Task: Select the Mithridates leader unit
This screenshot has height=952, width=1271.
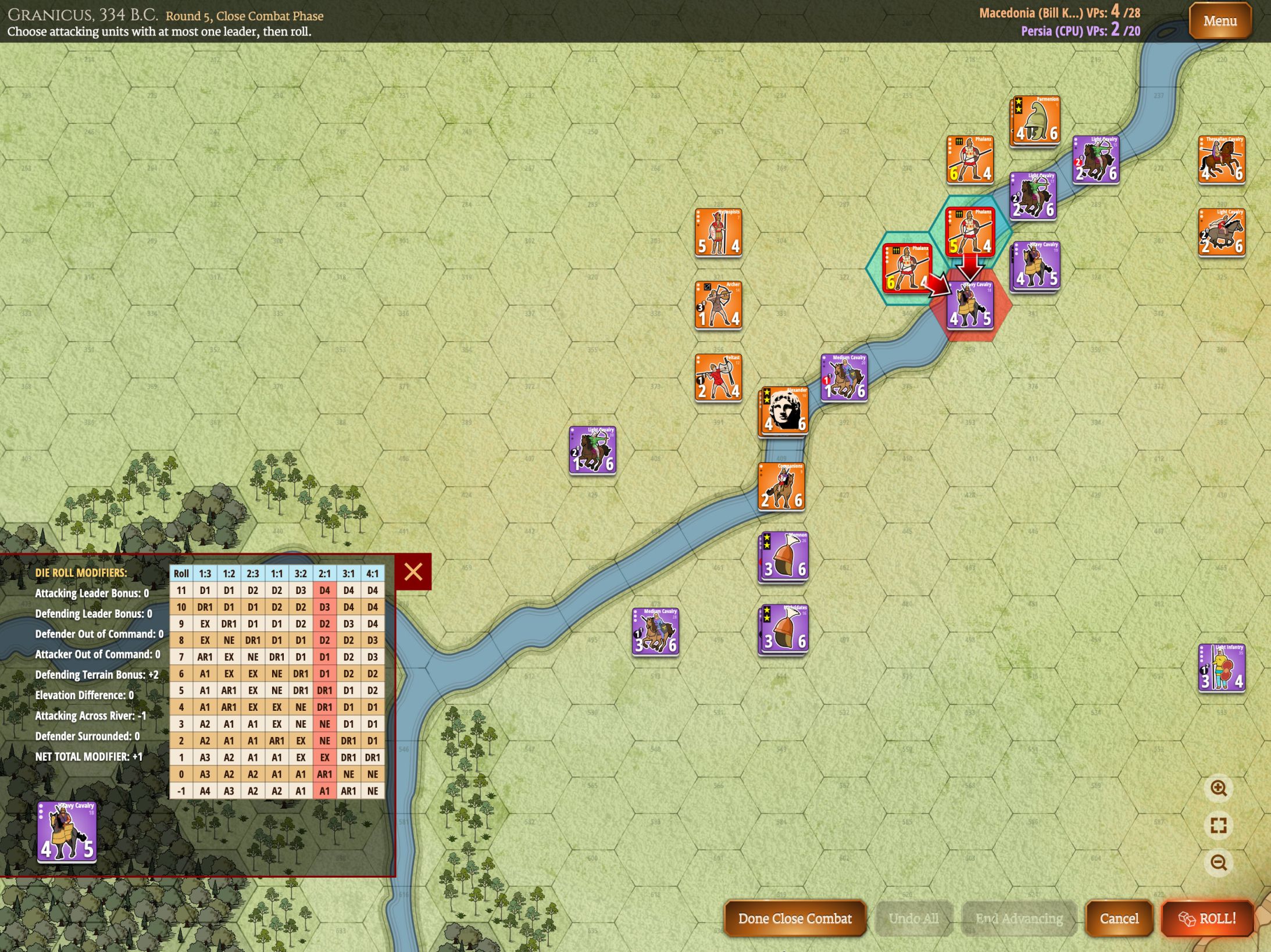Action: tap(783, 629)
